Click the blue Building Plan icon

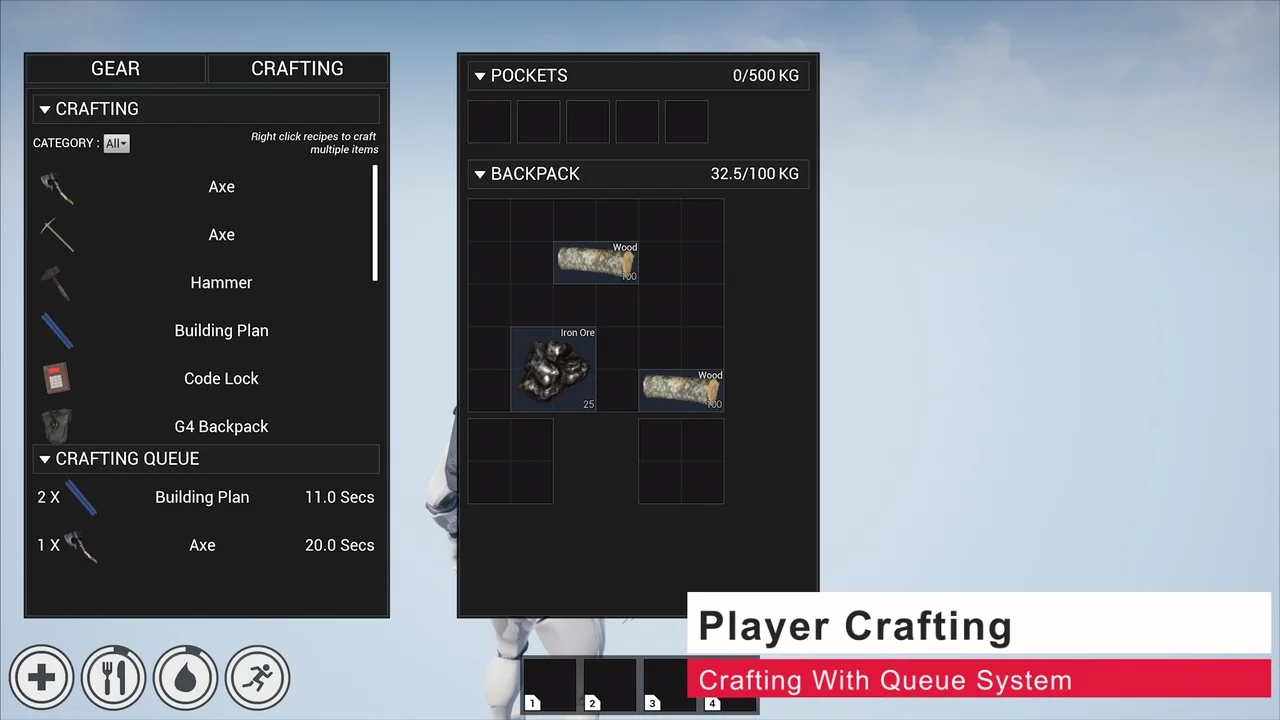(x=56, y=330)
